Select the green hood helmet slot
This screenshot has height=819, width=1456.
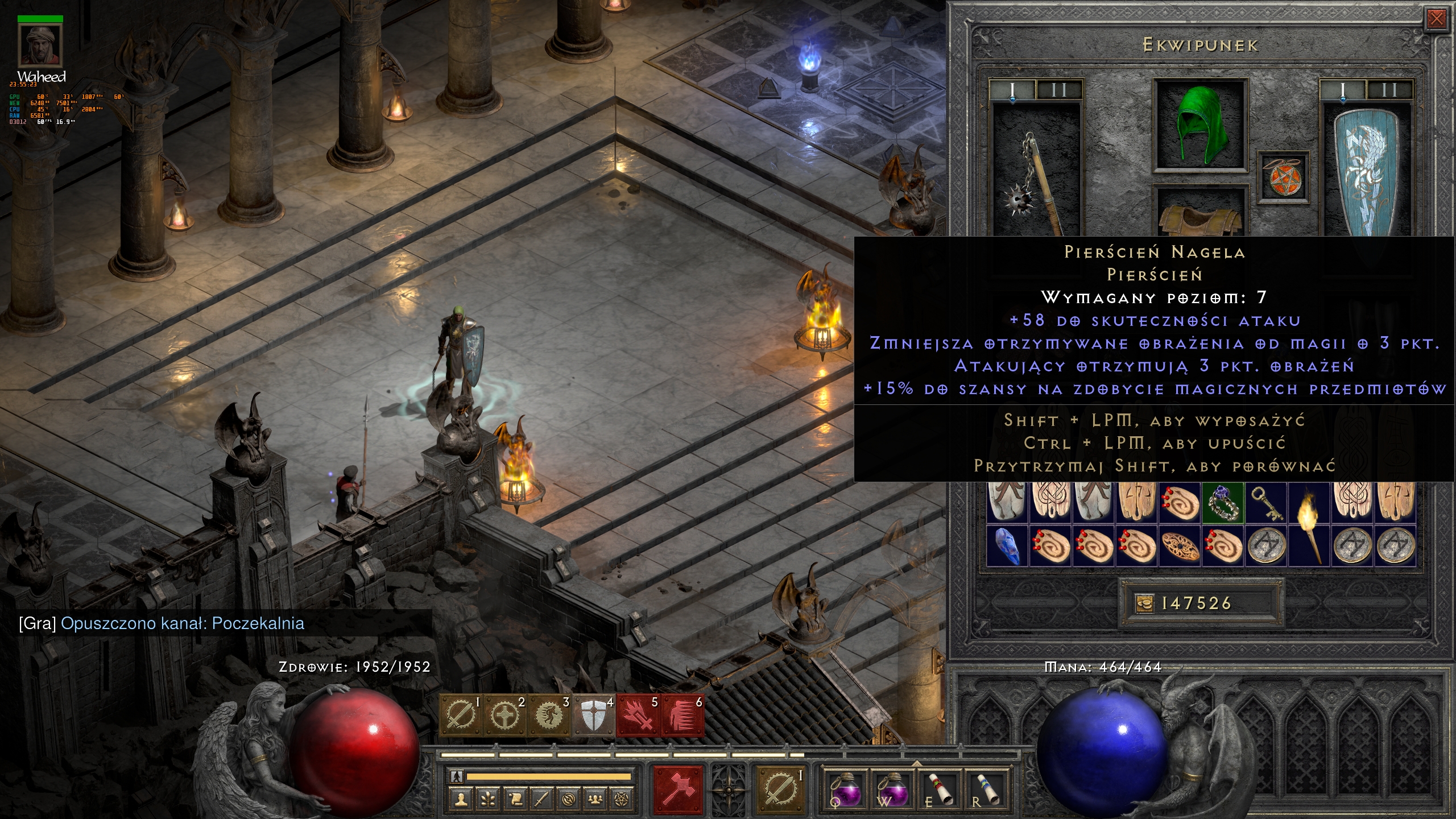(1200, 125)
